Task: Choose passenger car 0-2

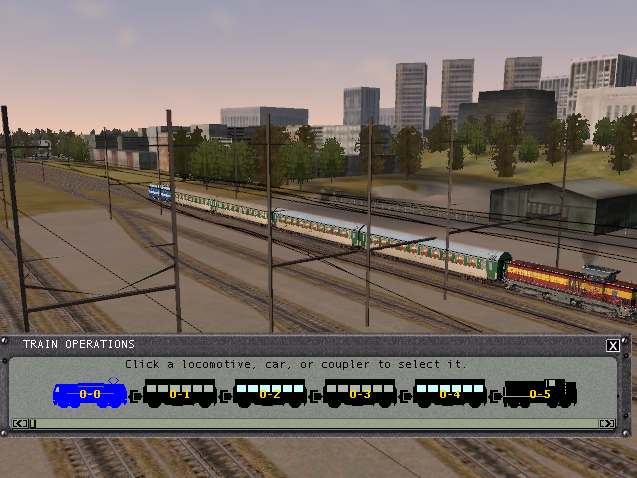Action: pos(270,394)
